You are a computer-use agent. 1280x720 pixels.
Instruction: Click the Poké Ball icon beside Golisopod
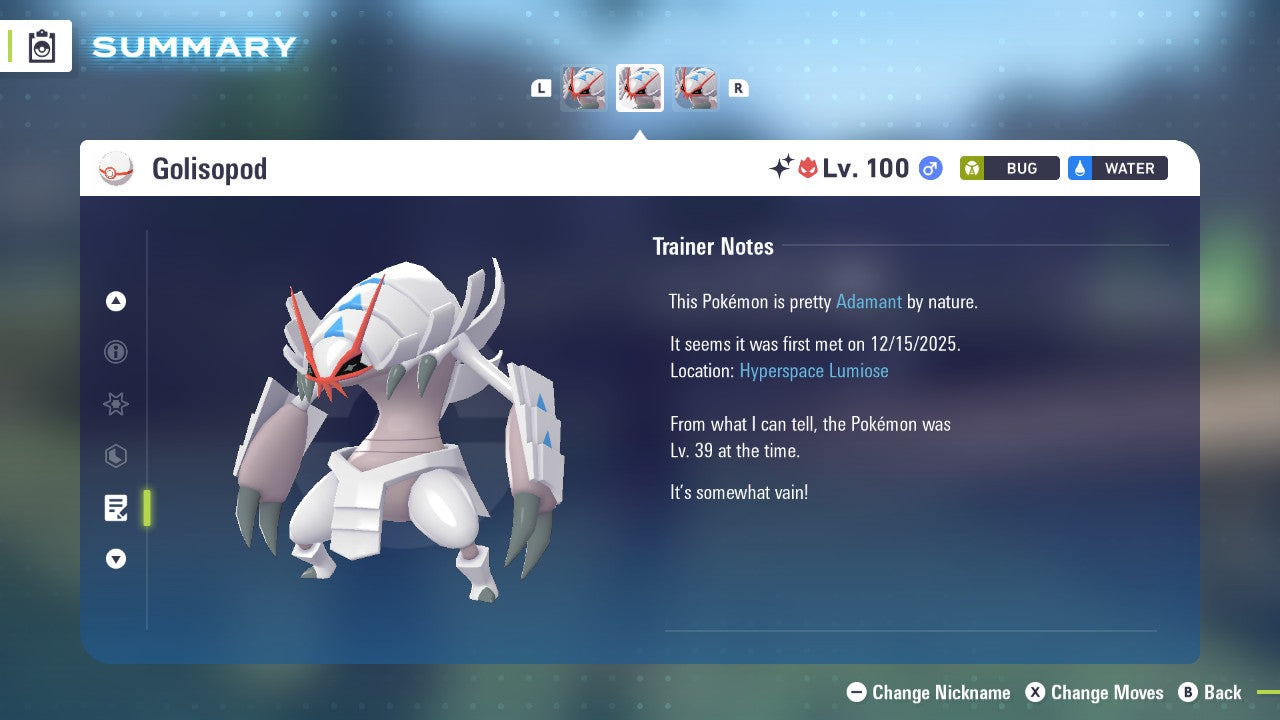116,168
